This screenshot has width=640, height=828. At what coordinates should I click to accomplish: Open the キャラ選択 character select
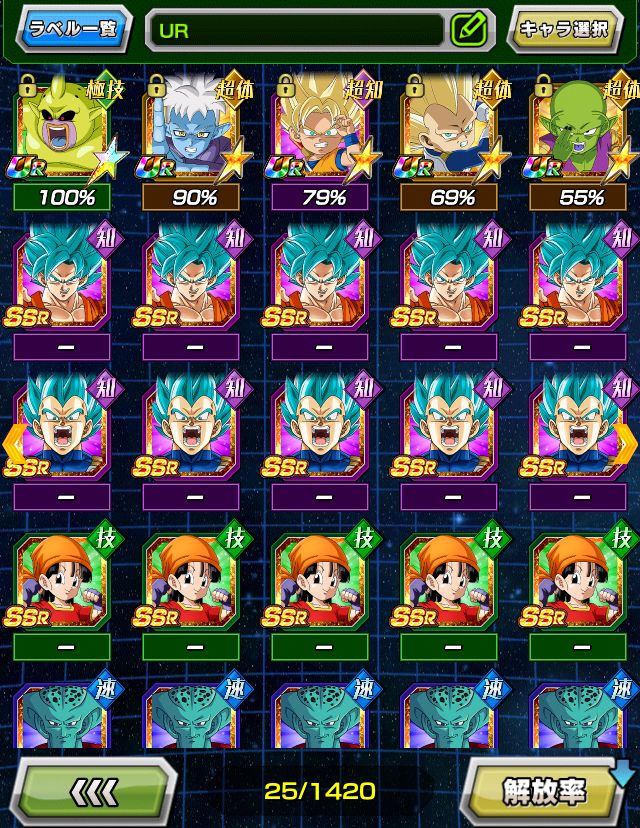[564, 29]
